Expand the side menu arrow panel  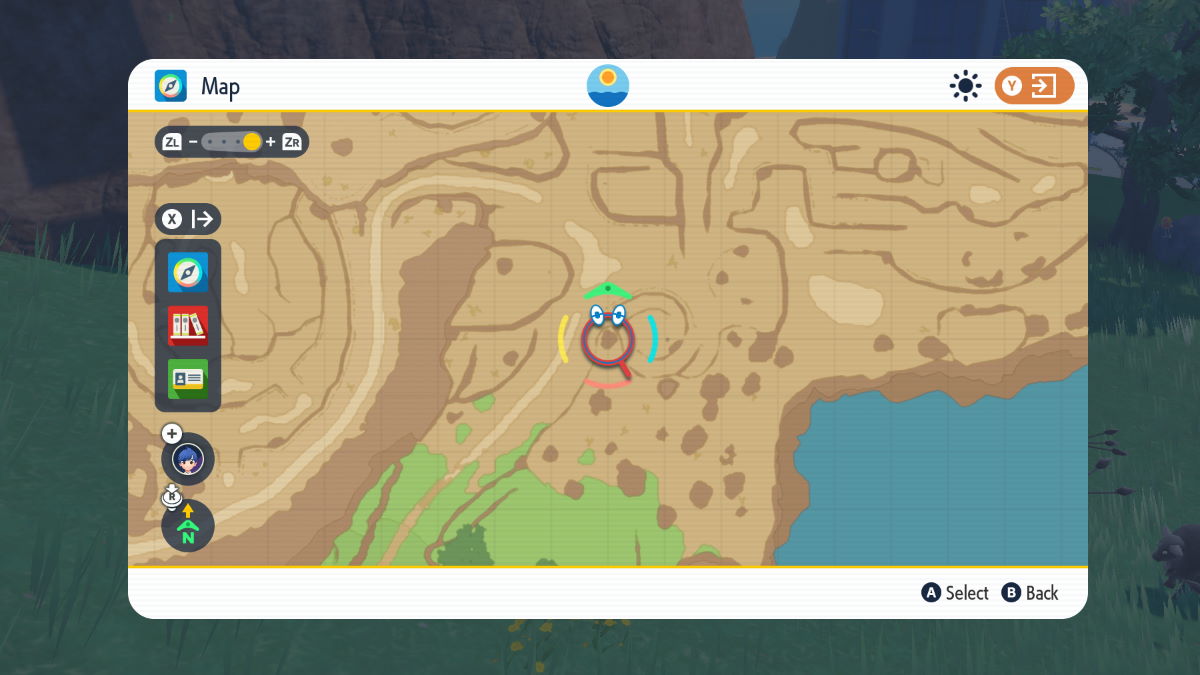point(188,219)
